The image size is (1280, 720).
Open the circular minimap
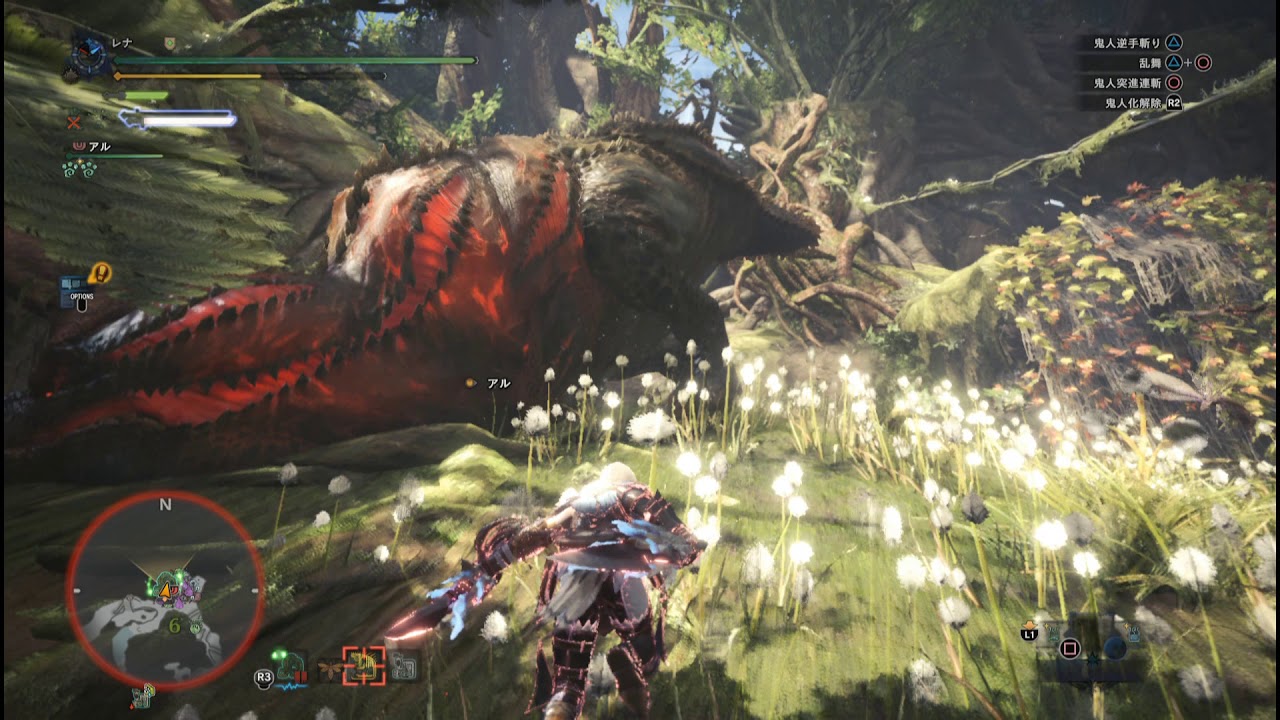(165, 590)
